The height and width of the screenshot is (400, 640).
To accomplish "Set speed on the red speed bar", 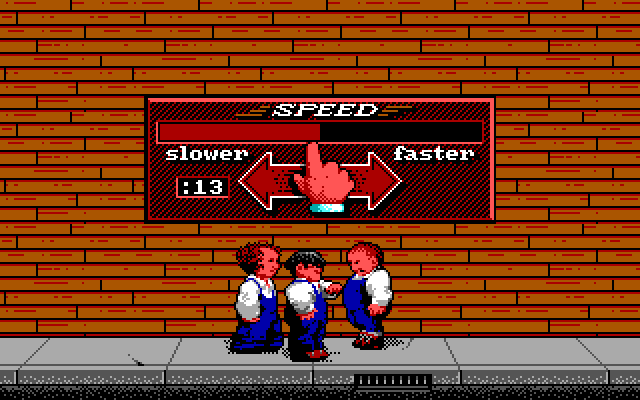I will coord(319,132).
